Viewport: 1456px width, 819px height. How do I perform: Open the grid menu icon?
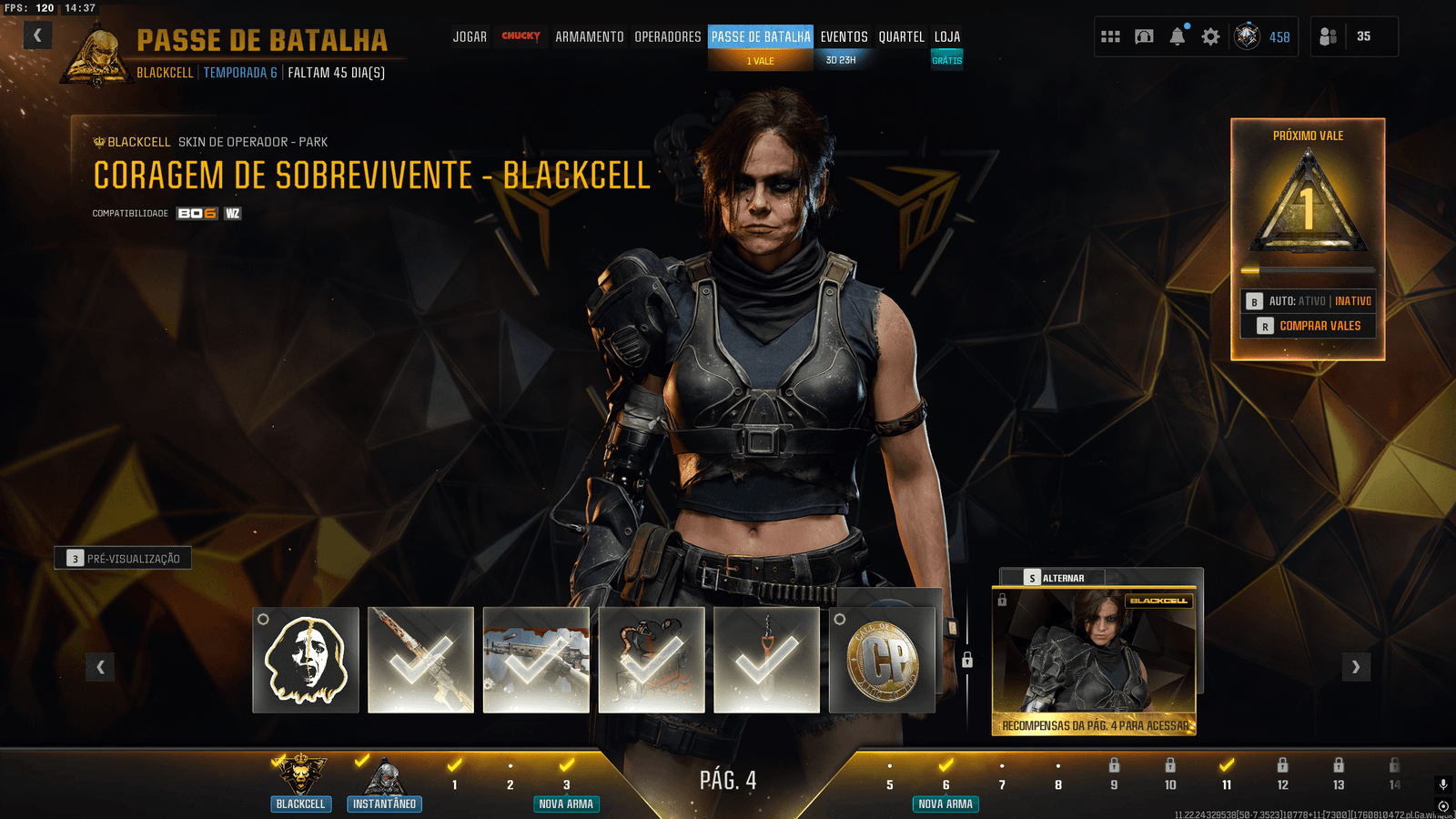coord(1110,36)
